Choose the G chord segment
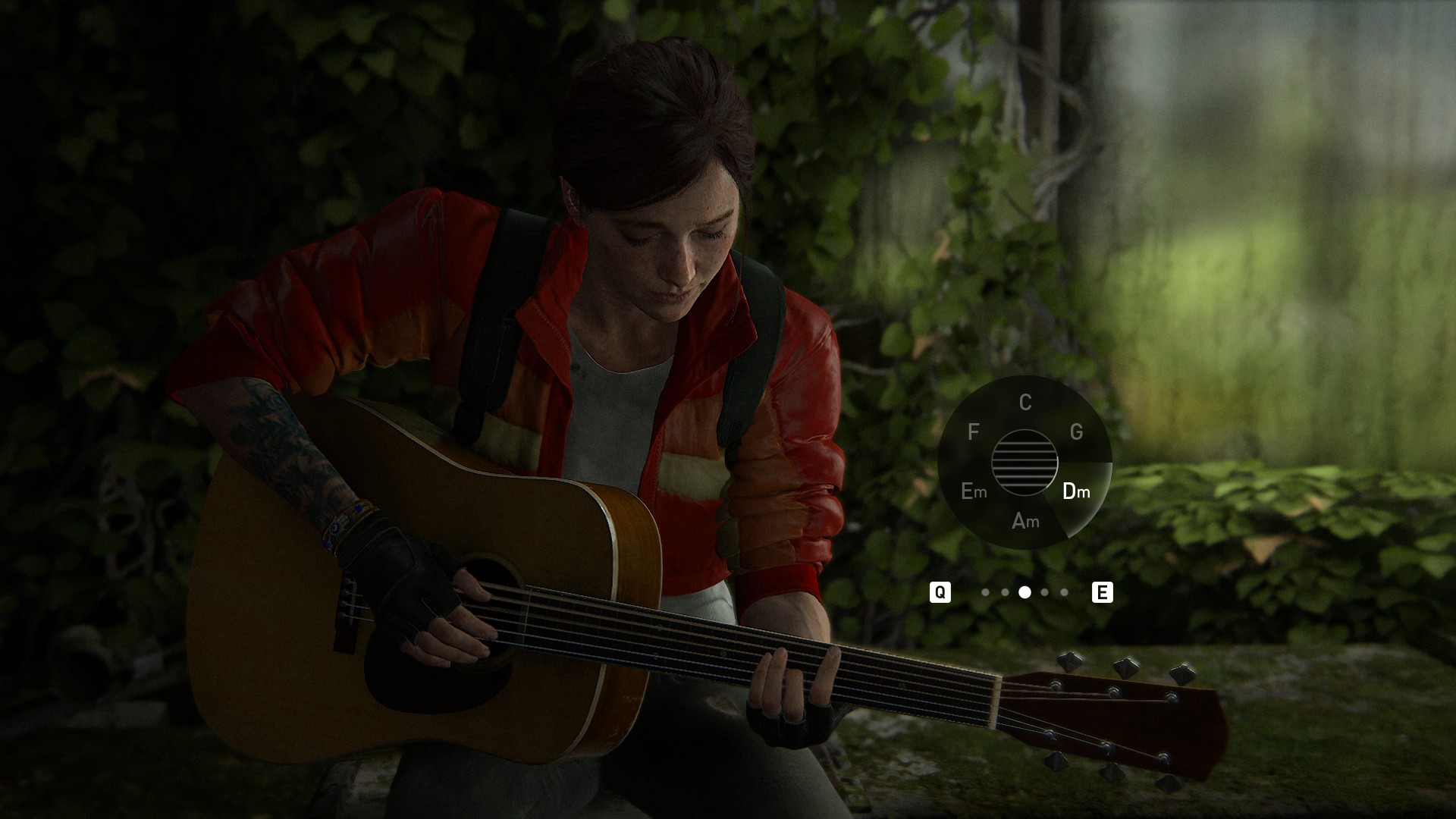 [x=1076, y=432]
